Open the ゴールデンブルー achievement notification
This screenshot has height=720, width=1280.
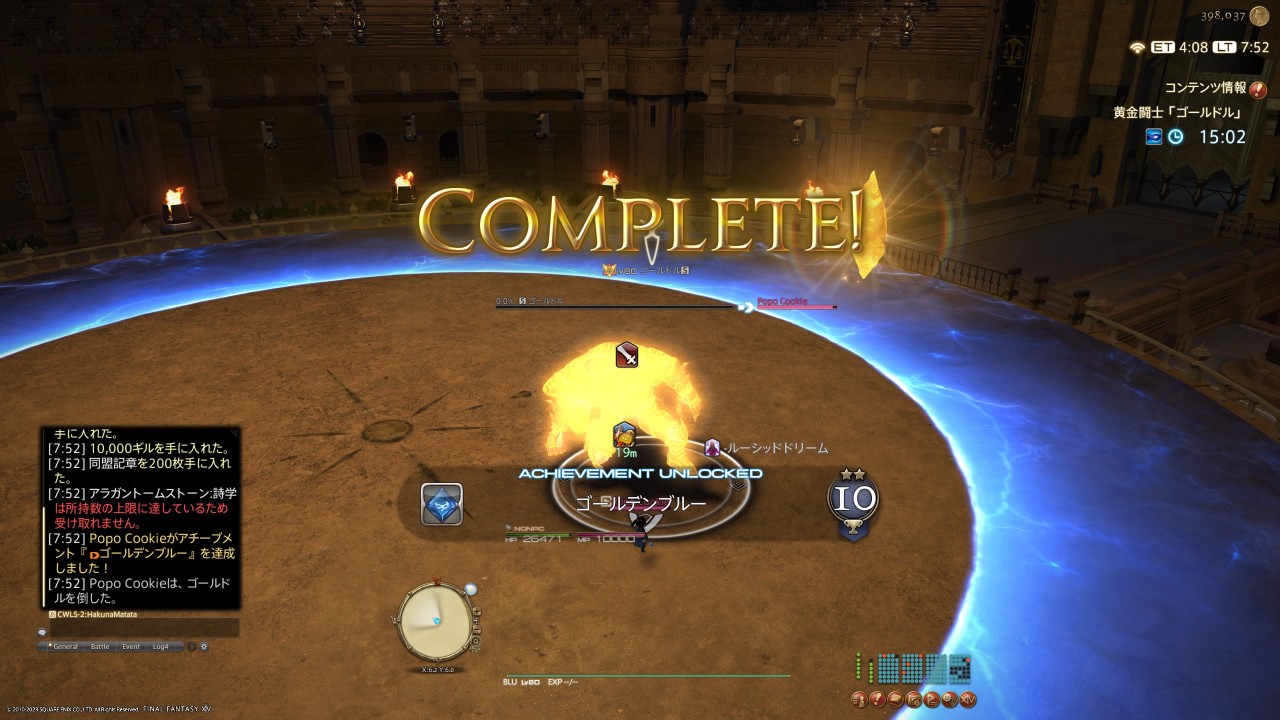[x=640, y=503]
